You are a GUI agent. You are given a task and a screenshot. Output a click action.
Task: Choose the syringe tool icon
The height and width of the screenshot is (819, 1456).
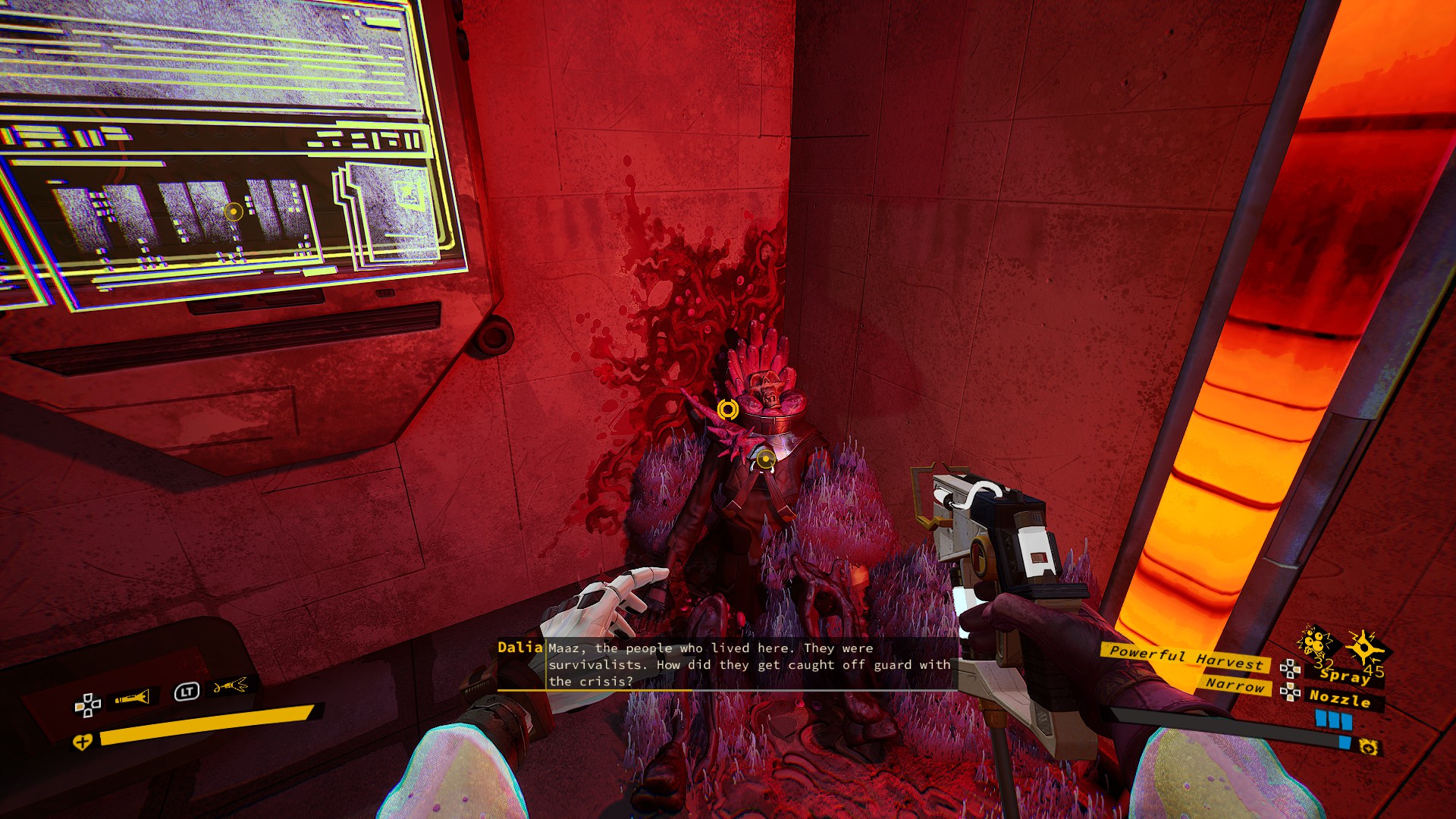231,686
